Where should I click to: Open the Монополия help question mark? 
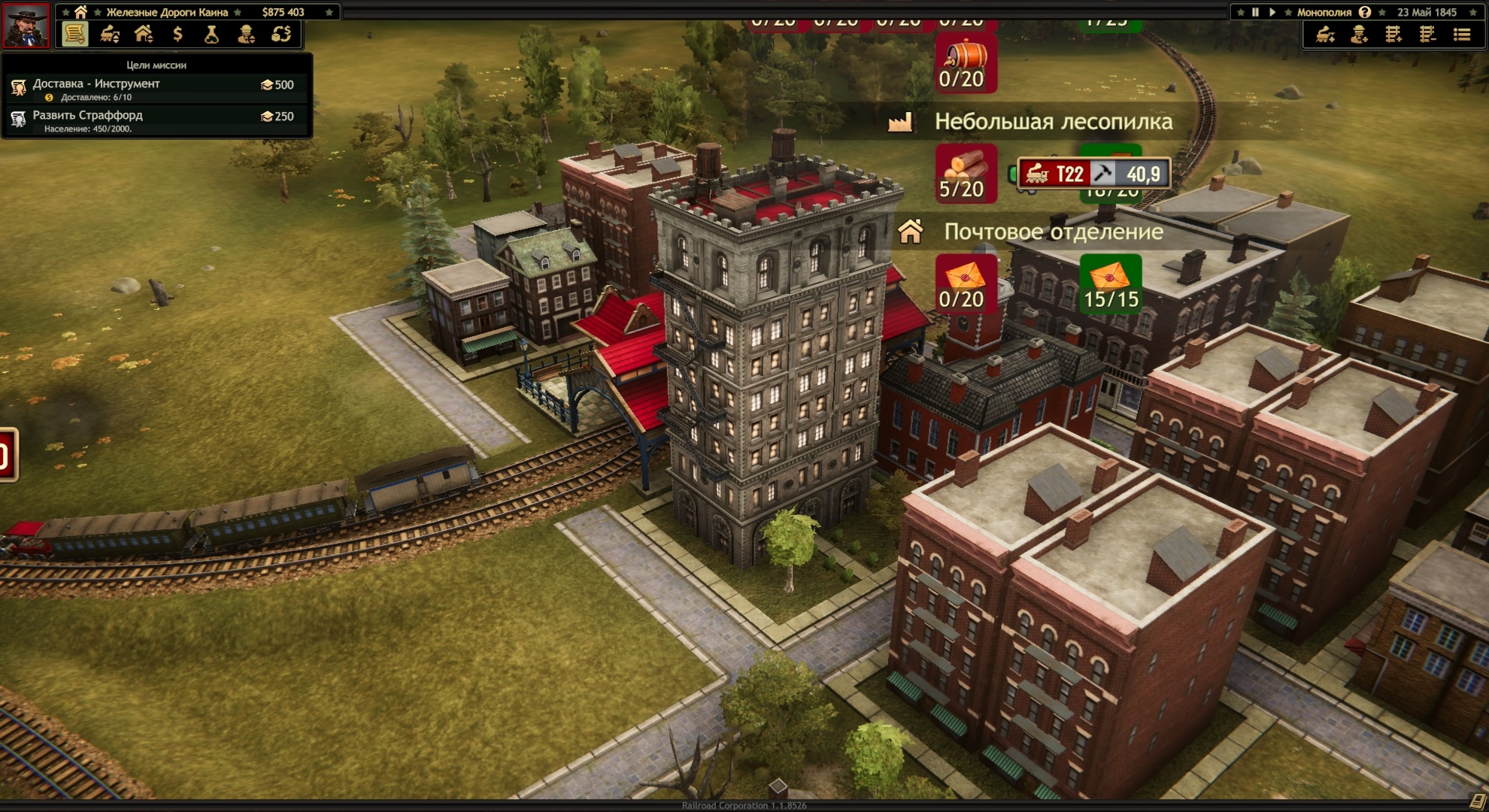pyautogui.click(x=1365, y=12)
